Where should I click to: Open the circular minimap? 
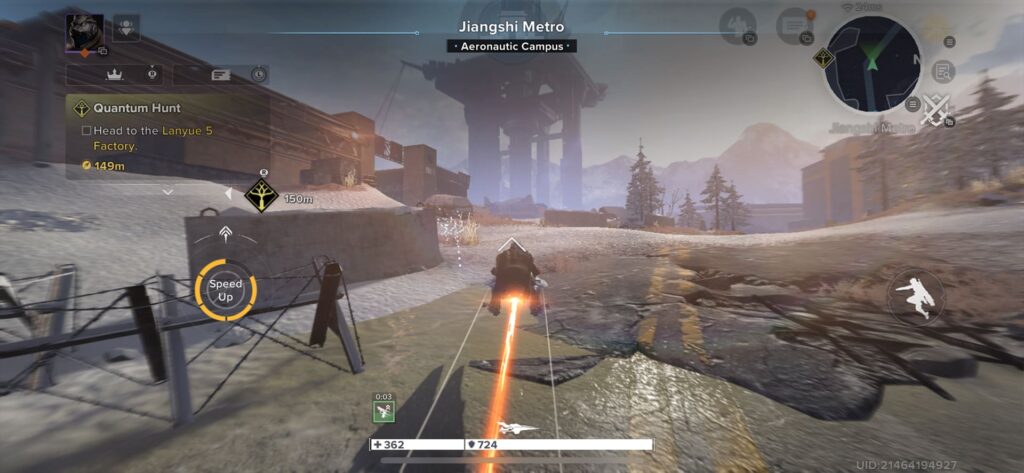(873, 63)
